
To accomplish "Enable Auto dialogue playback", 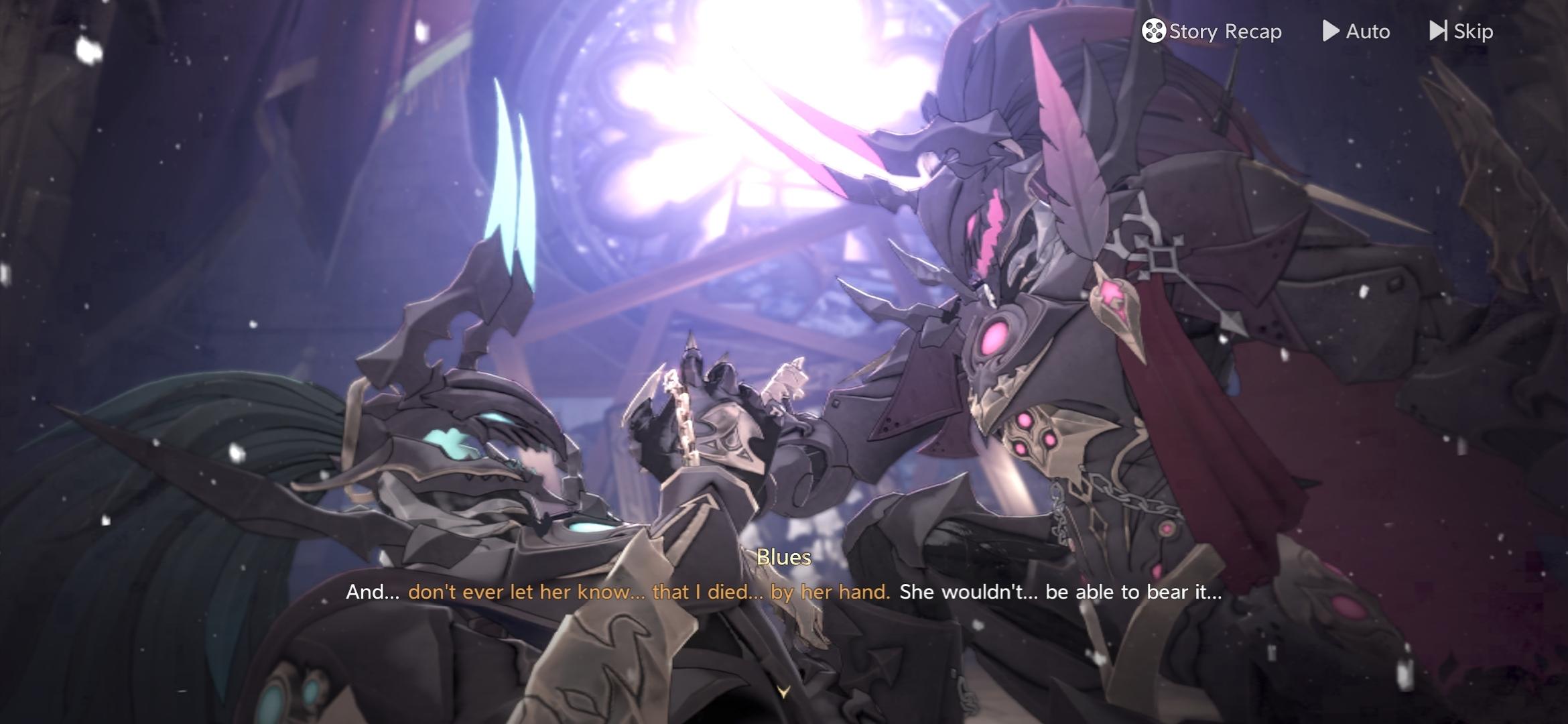I will click(1356, 32).
